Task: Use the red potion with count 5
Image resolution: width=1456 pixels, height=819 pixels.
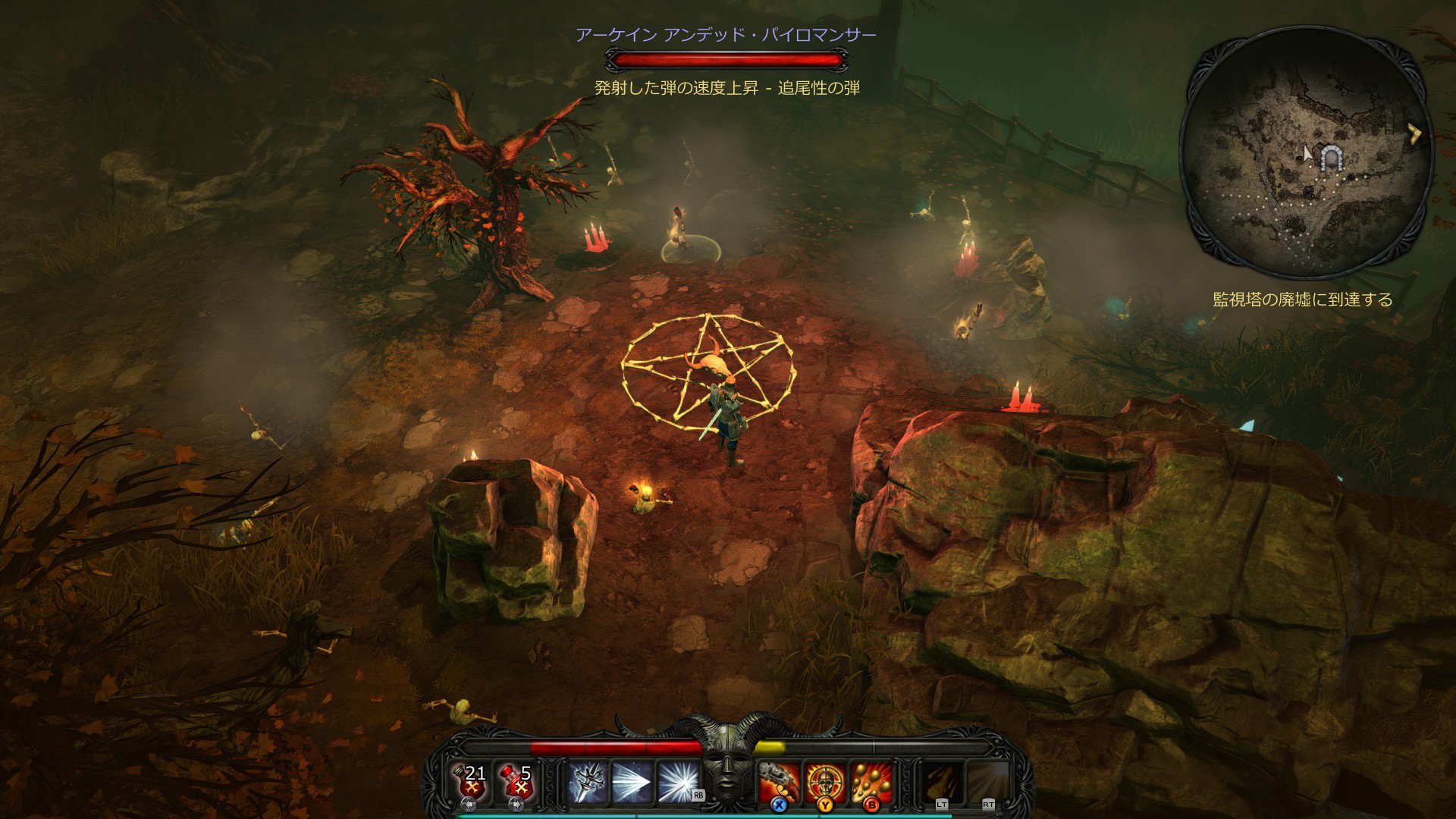Action: click(x=516, y=782)
